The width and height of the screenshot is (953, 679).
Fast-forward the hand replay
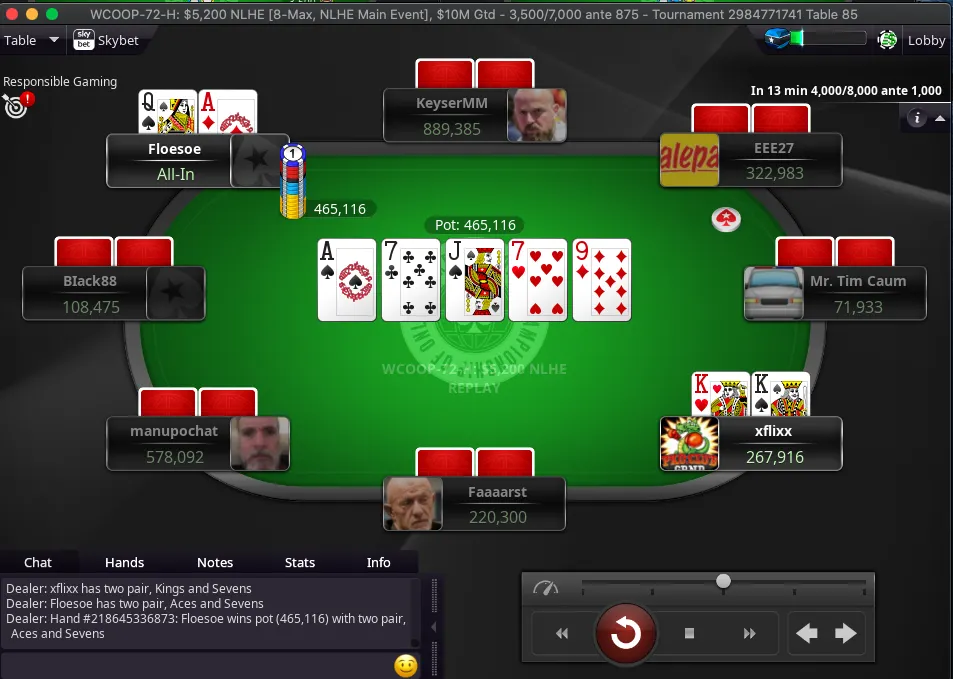coord(750,633)
